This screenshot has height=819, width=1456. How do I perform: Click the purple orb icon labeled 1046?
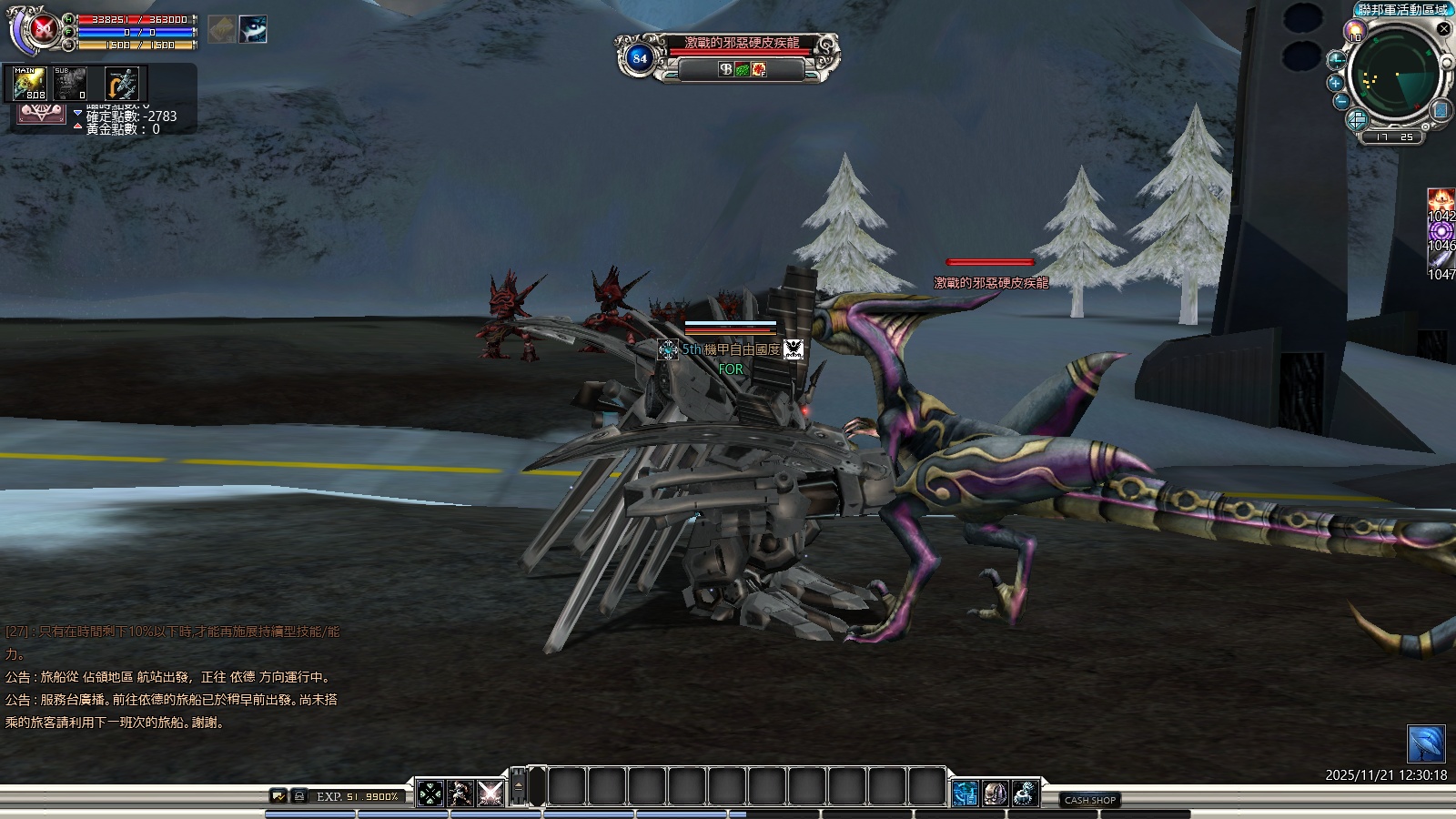pyautogui.click(x=1441, y=233)
